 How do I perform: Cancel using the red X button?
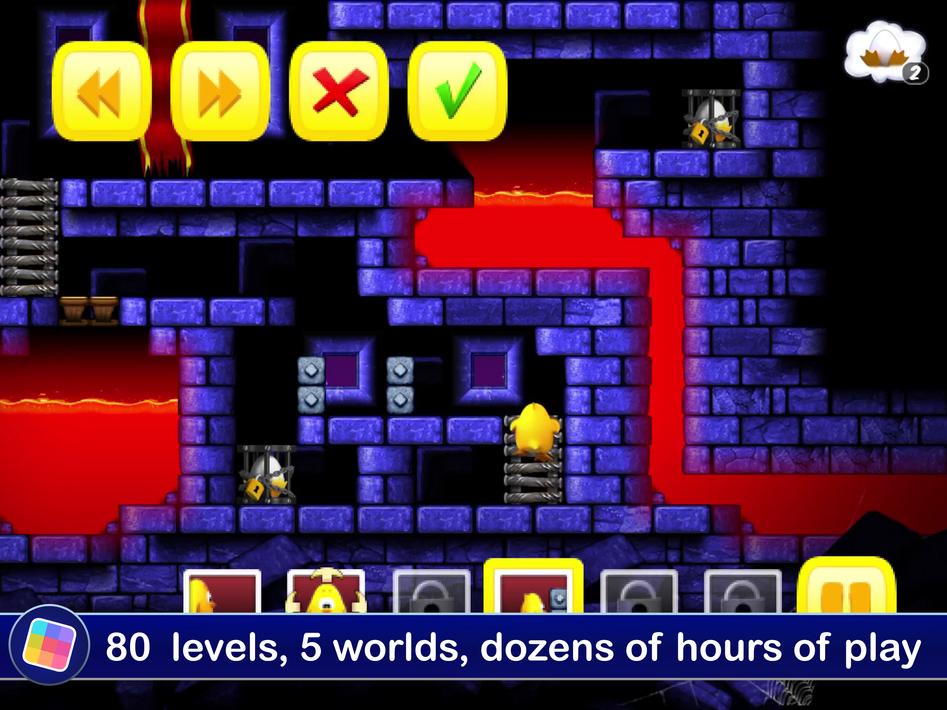click(339, 92)
